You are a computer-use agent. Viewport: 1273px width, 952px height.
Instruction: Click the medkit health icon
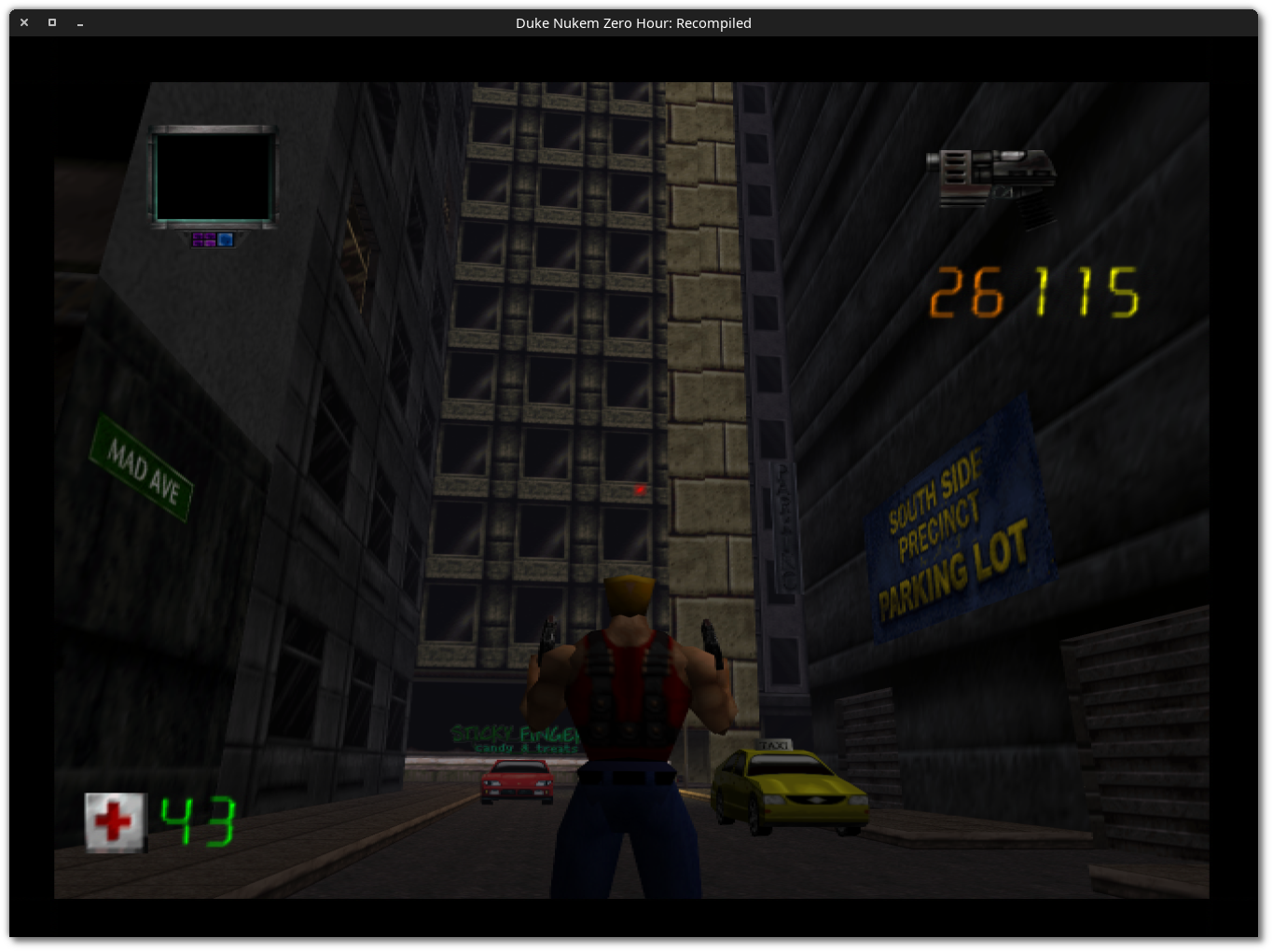[114, 821]
